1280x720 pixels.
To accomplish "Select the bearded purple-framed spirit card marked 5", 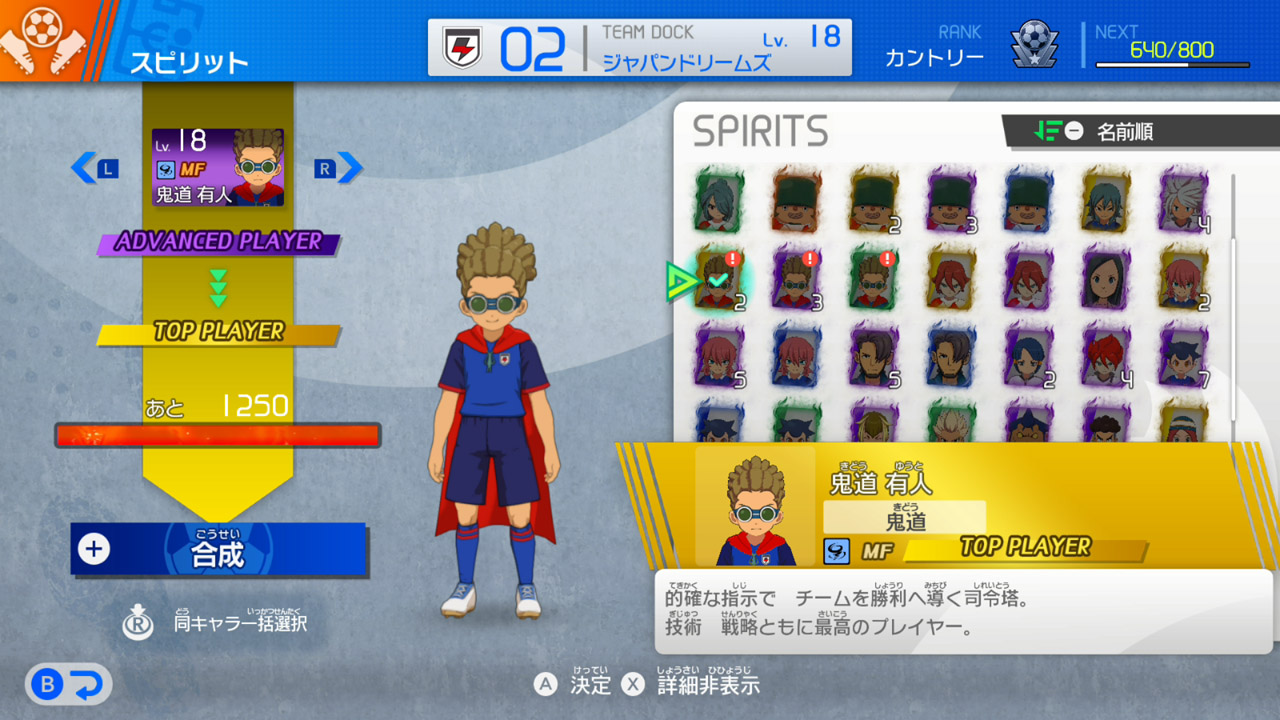I will coord(874,356).
